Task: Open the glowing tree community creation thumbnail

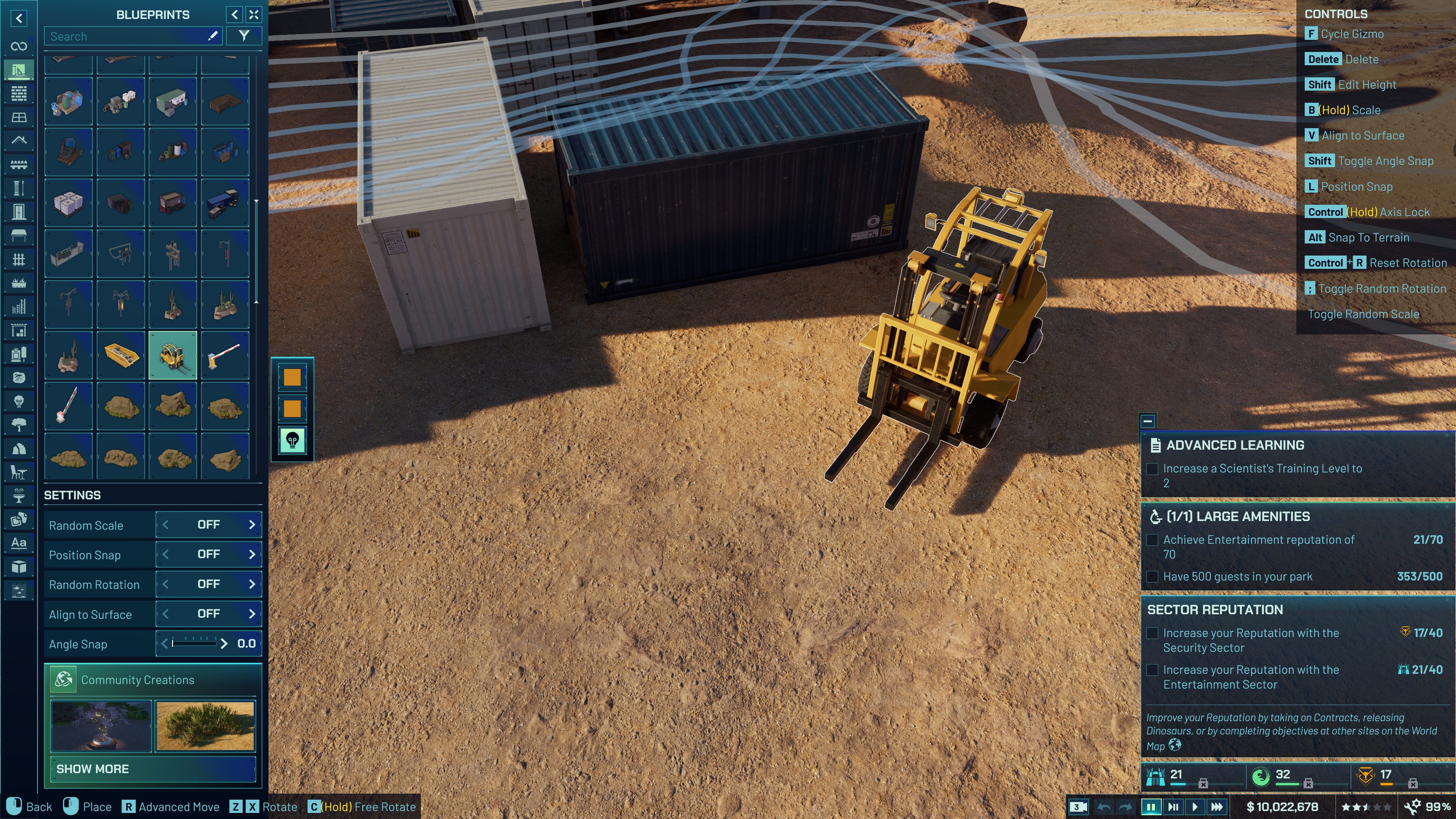Action: 101,726
